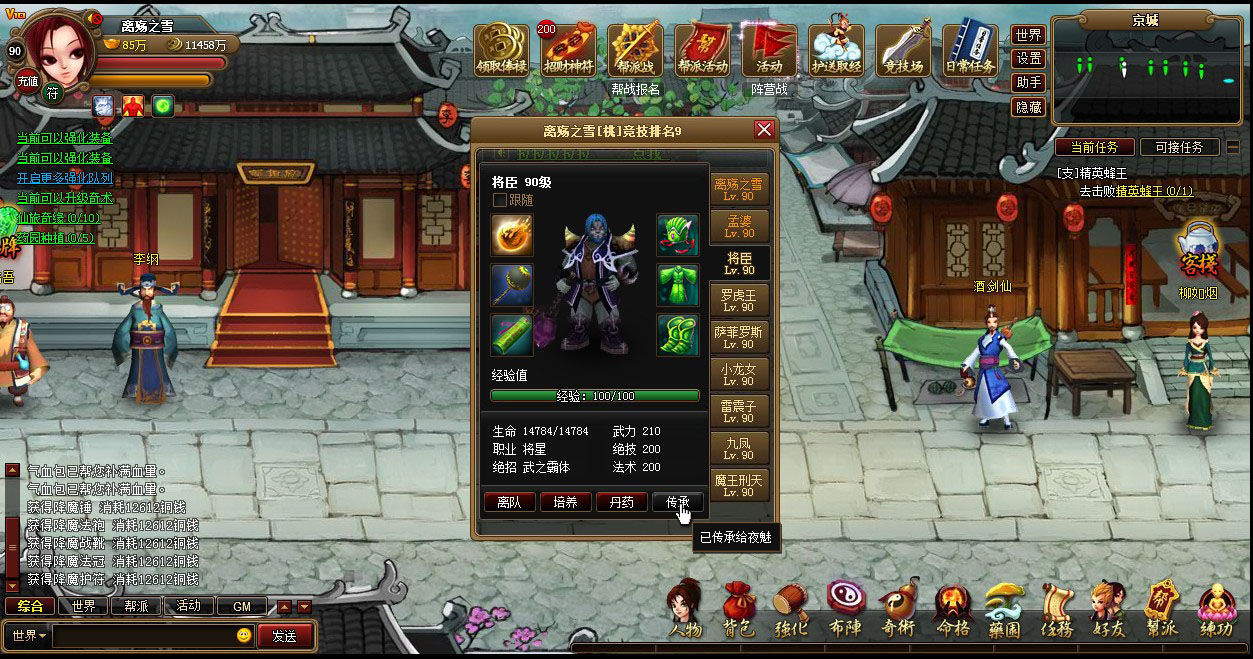The height and width of the screenshot is (659, 1253).
Task: Open the 设置 settings button
Action: pos(1029,59)
